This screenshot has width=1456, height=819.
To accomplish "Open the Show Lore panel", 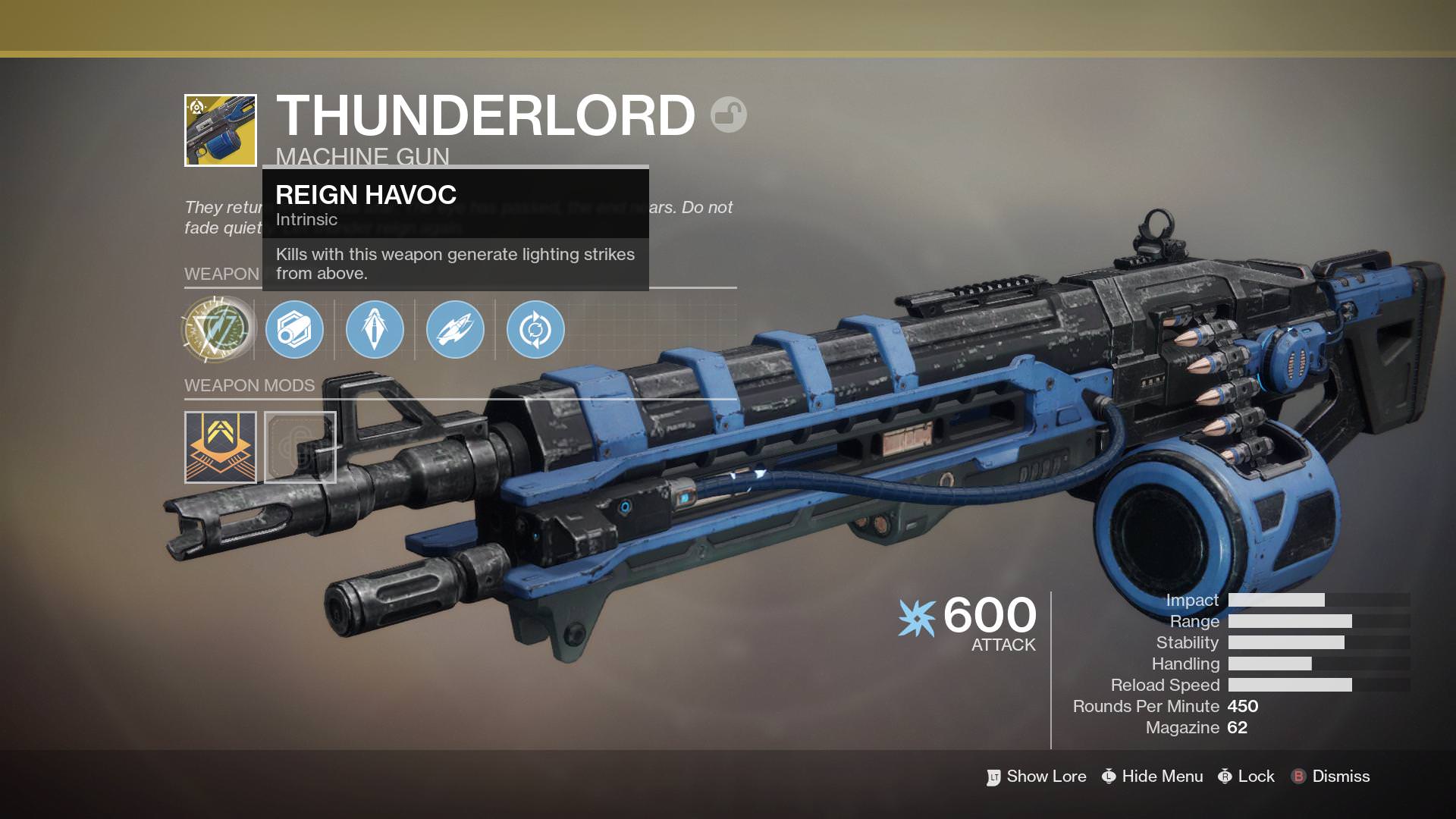I will pos(1045,777).
